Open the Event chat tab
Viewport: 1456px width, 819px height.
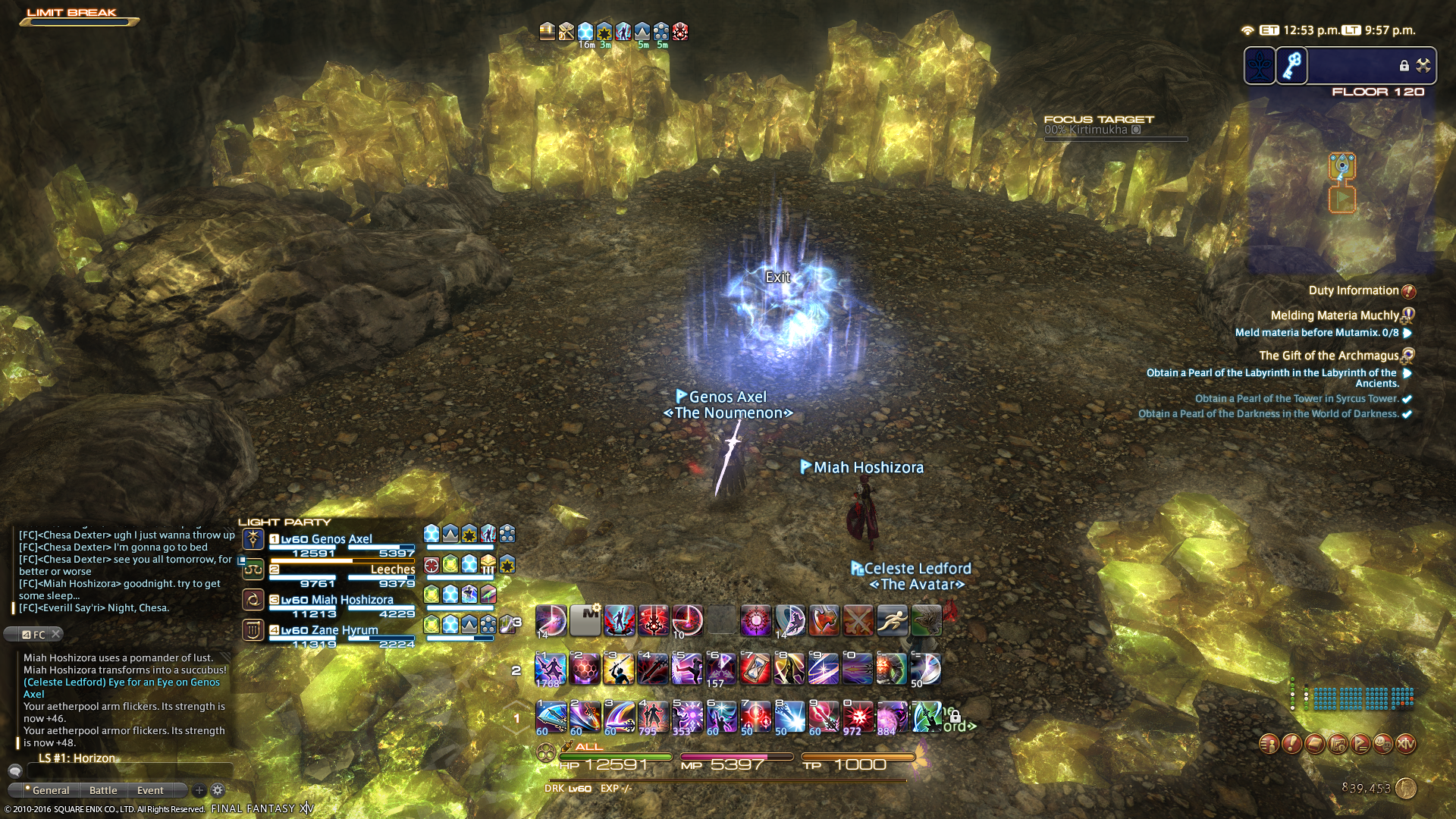(150, 790)
